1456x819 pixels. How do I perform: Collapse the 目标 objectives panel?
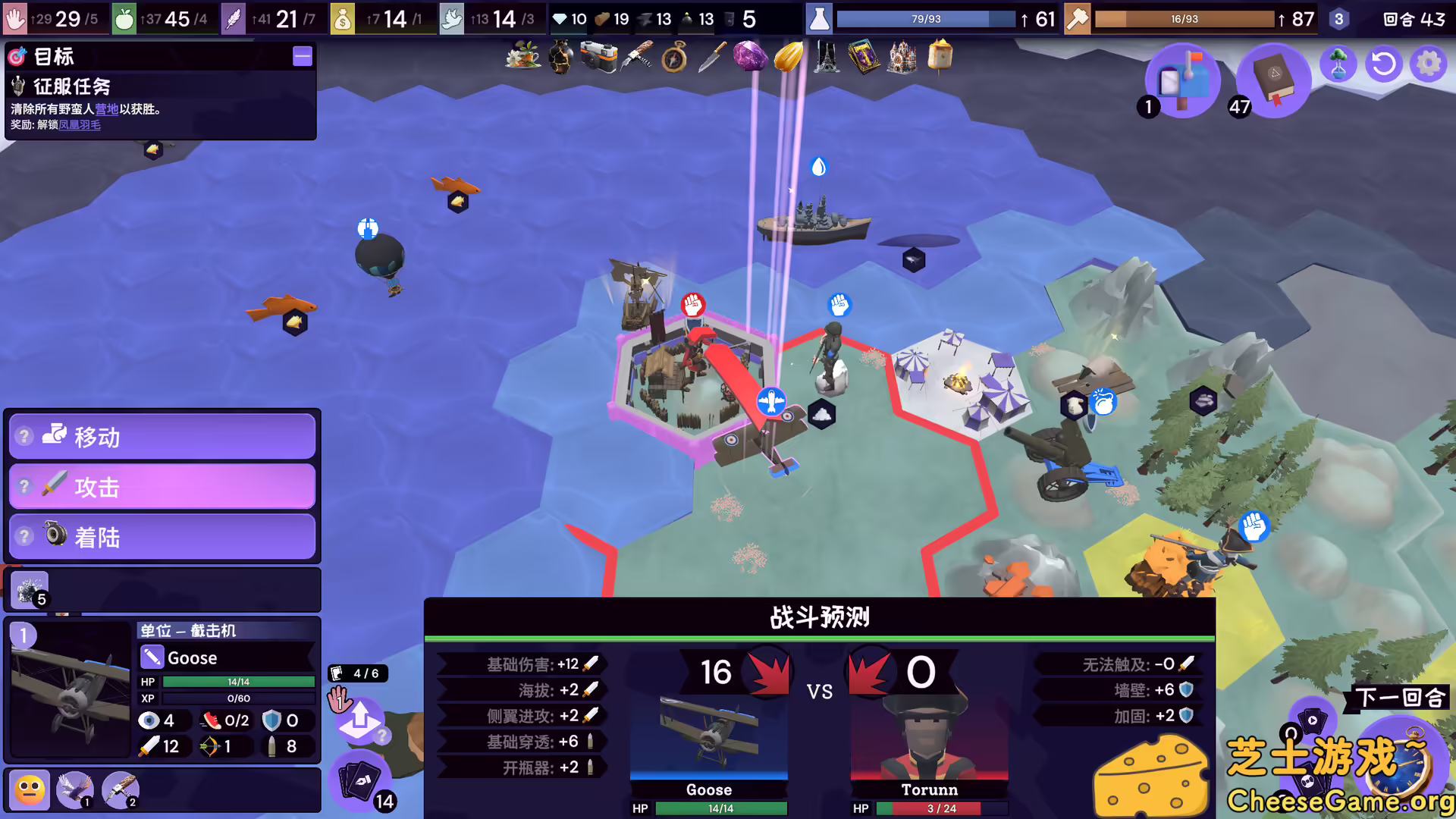click(x=302, y=56)
